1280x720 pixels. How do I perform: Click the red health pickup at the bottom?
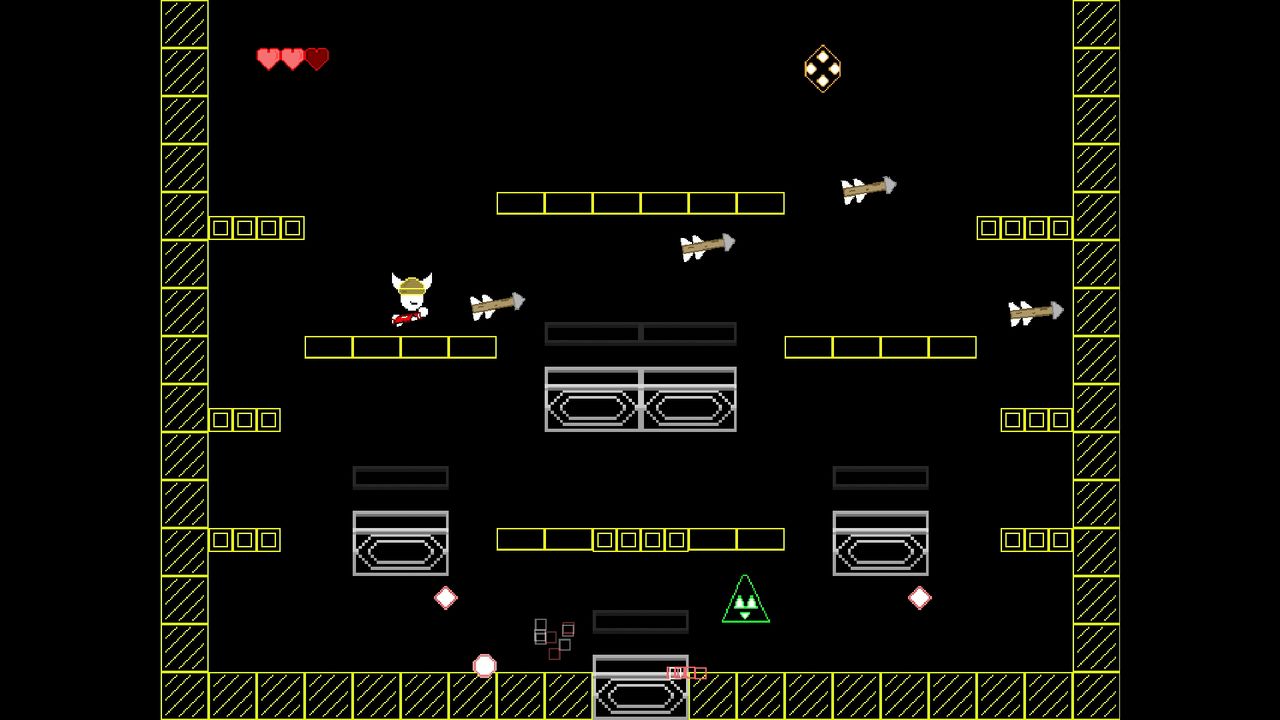click(685, 672)
